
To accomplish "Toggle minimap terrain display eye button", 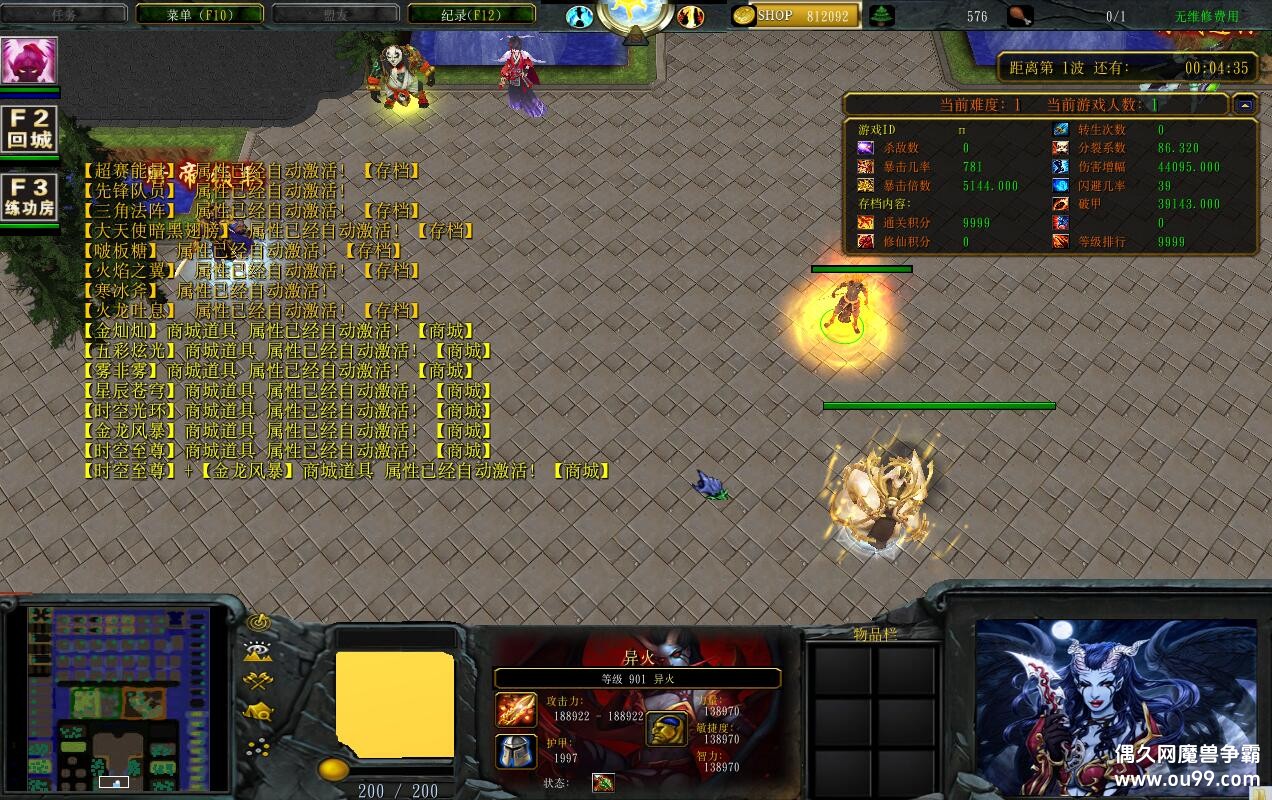I will (x=259, y=652).
